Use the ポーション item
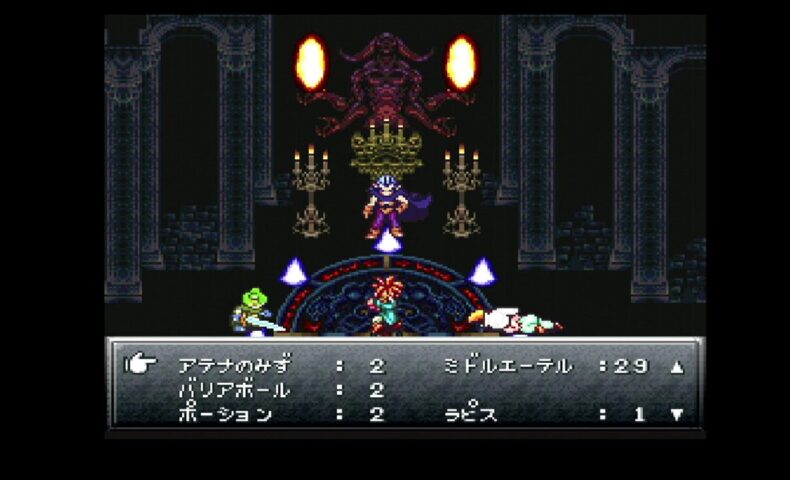The image size is (790, 480). [225, 414]
